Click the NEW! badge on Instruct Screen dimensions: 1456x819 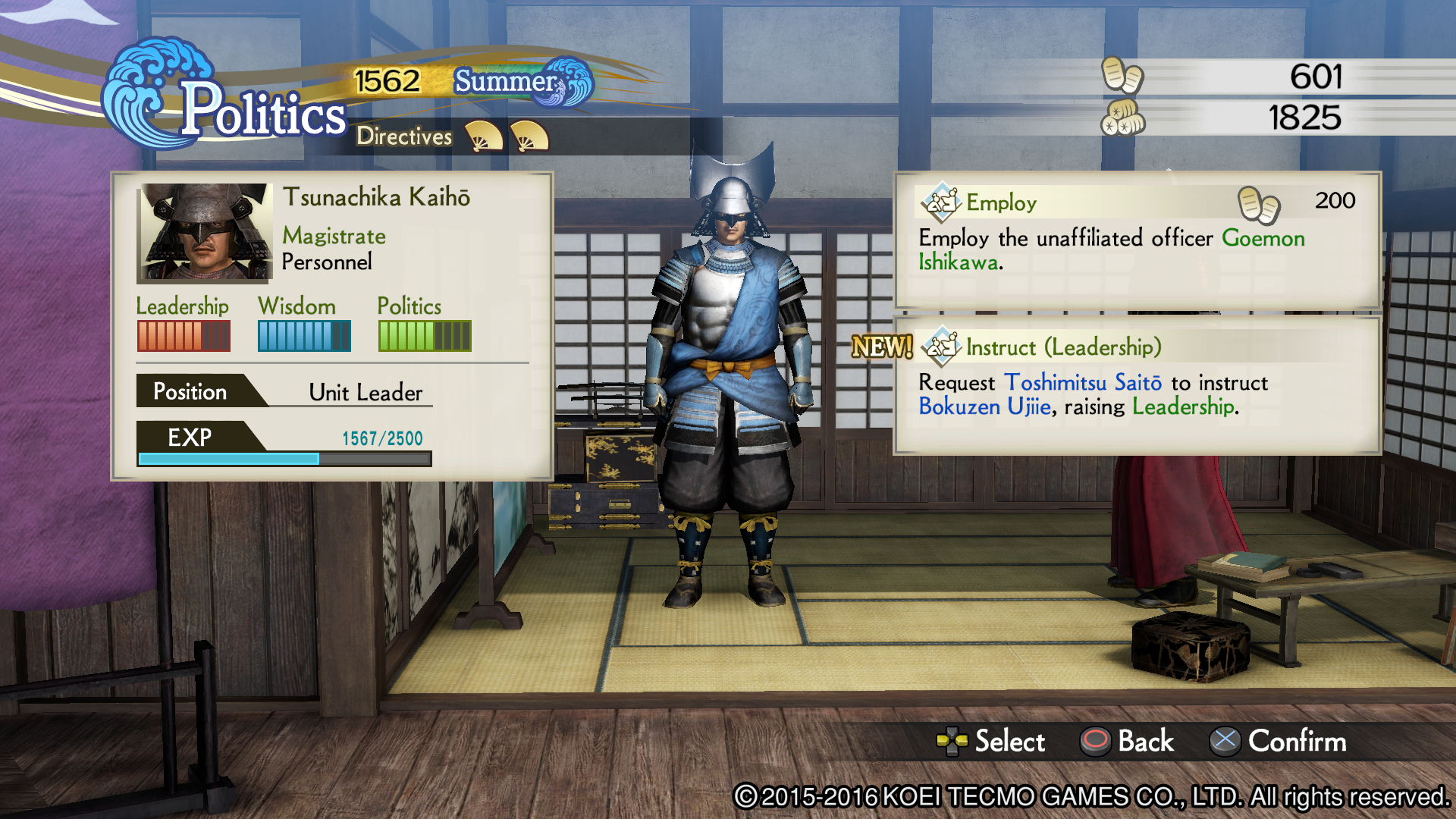coord(881,347)
